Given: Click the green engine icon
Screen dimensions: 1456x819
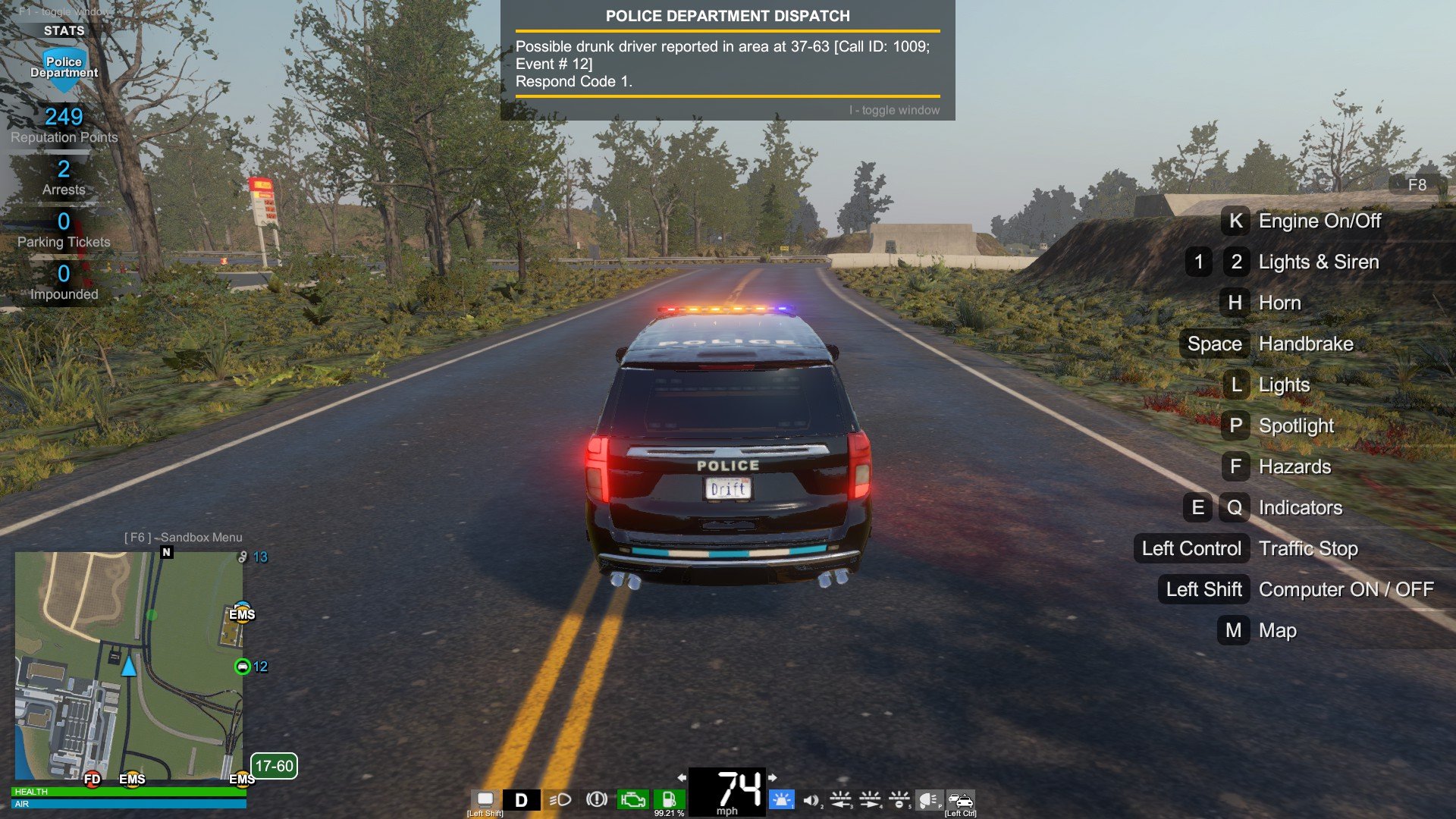Looking at the screenshot, I should (x=632, y=799).
